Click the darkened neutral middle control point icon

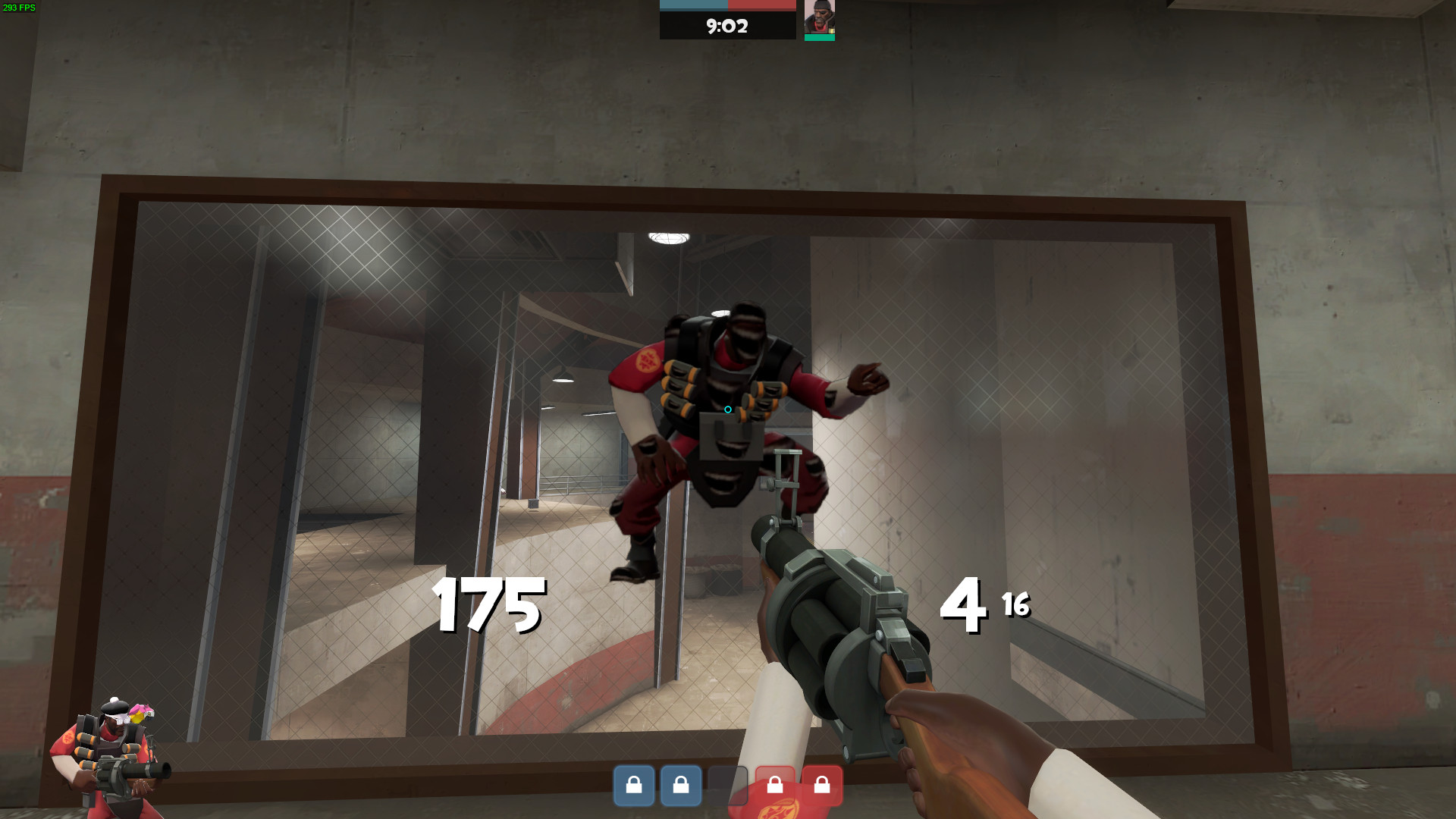point(728,785)
